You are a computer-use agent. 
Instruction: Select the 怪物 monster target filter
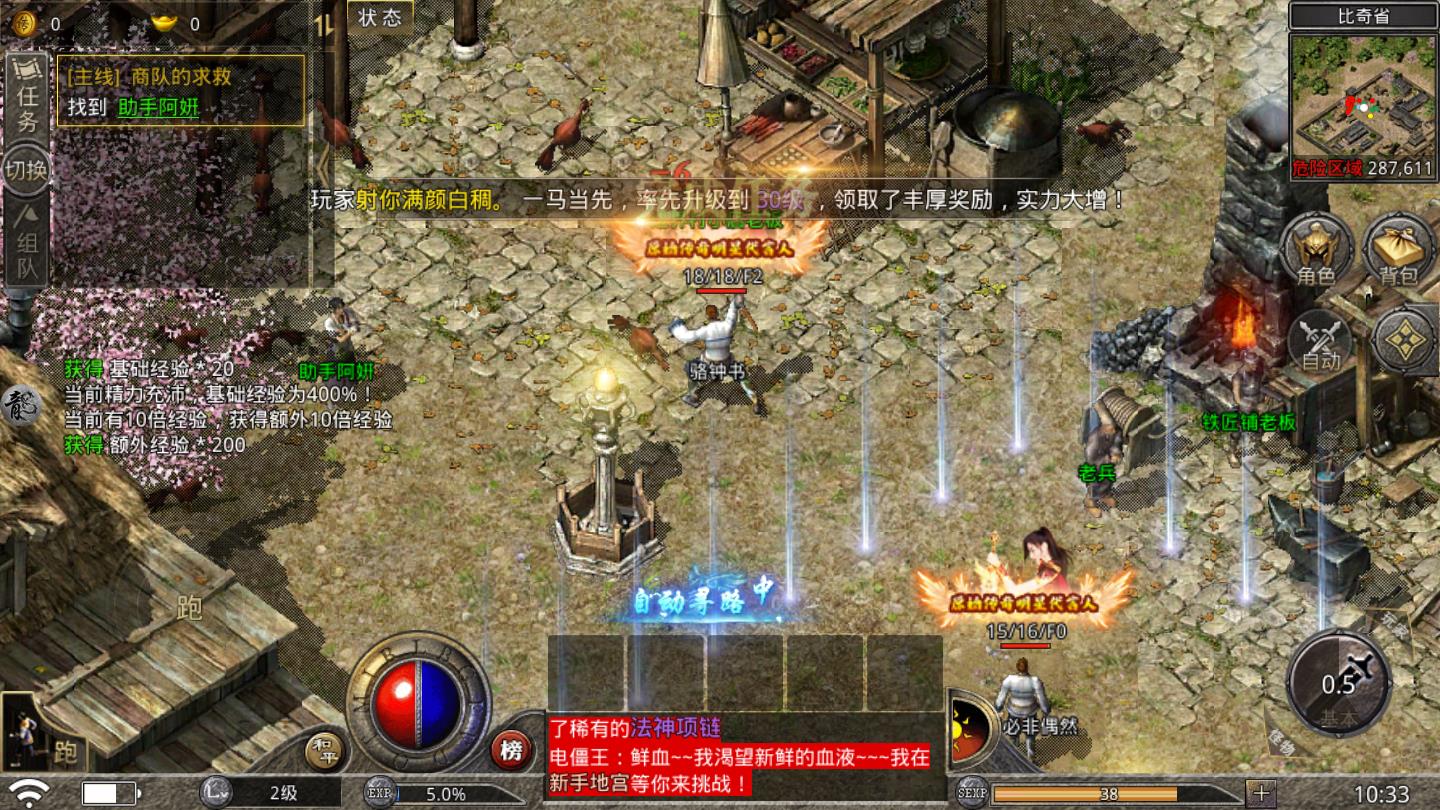[x=1281, y=742]
